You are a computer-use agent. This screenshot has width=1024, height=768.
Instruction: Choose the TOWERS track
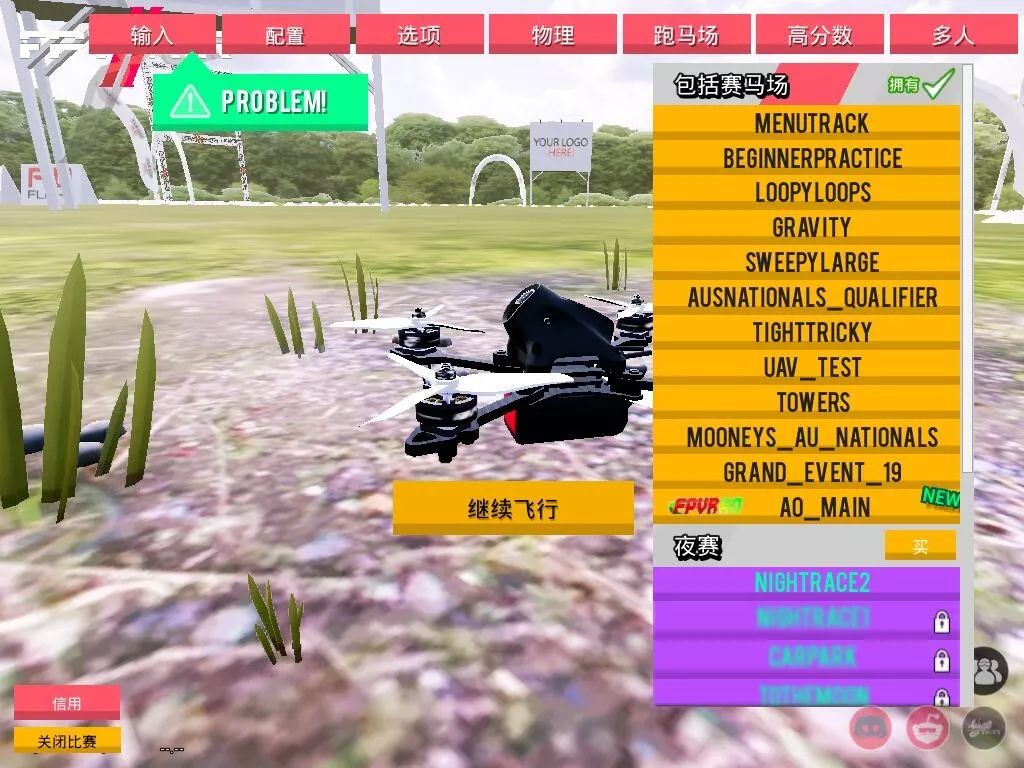811,403
